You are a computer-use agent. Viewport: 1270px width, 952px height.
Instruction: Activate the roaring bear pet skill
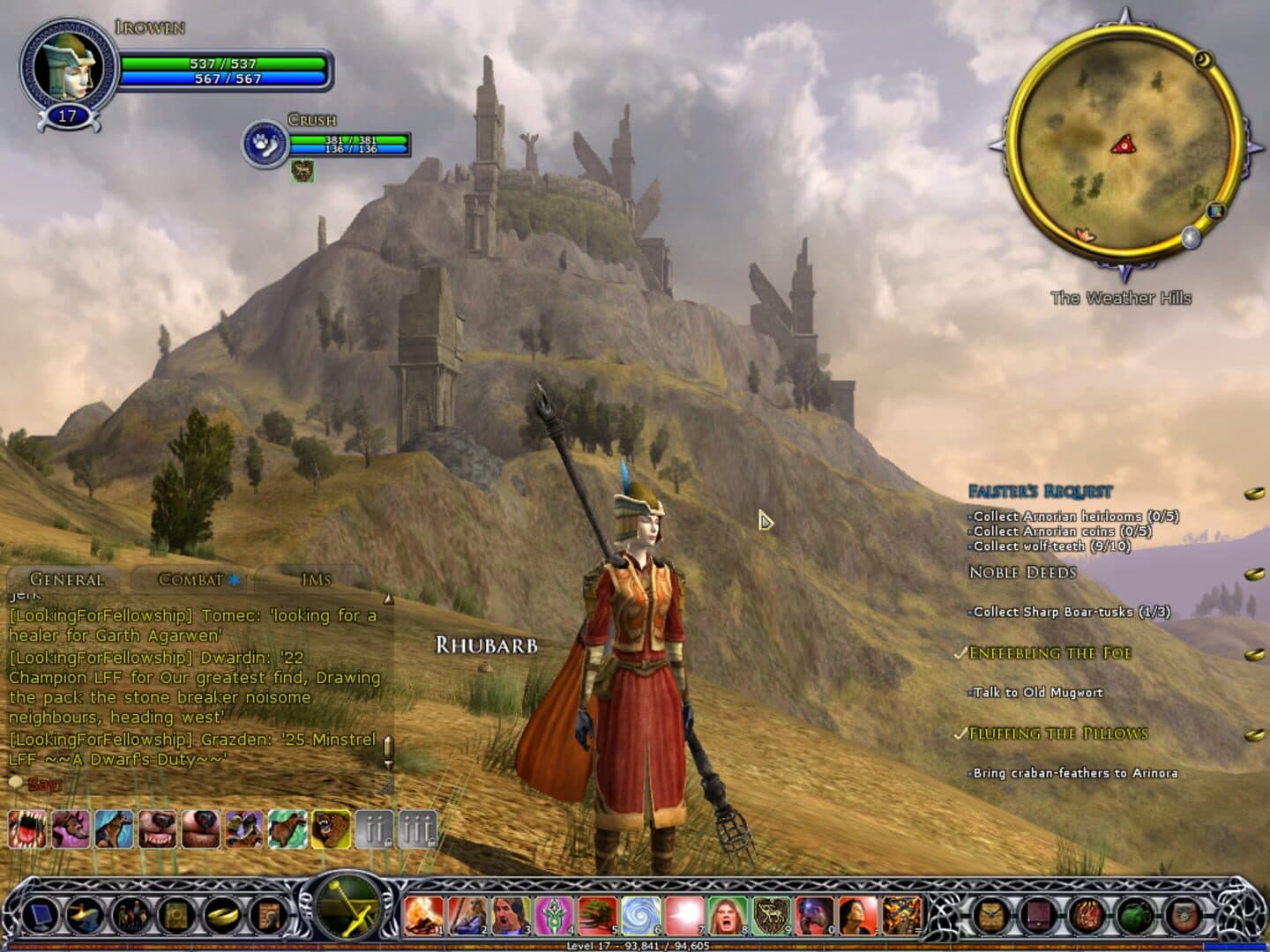click(331, 829)
